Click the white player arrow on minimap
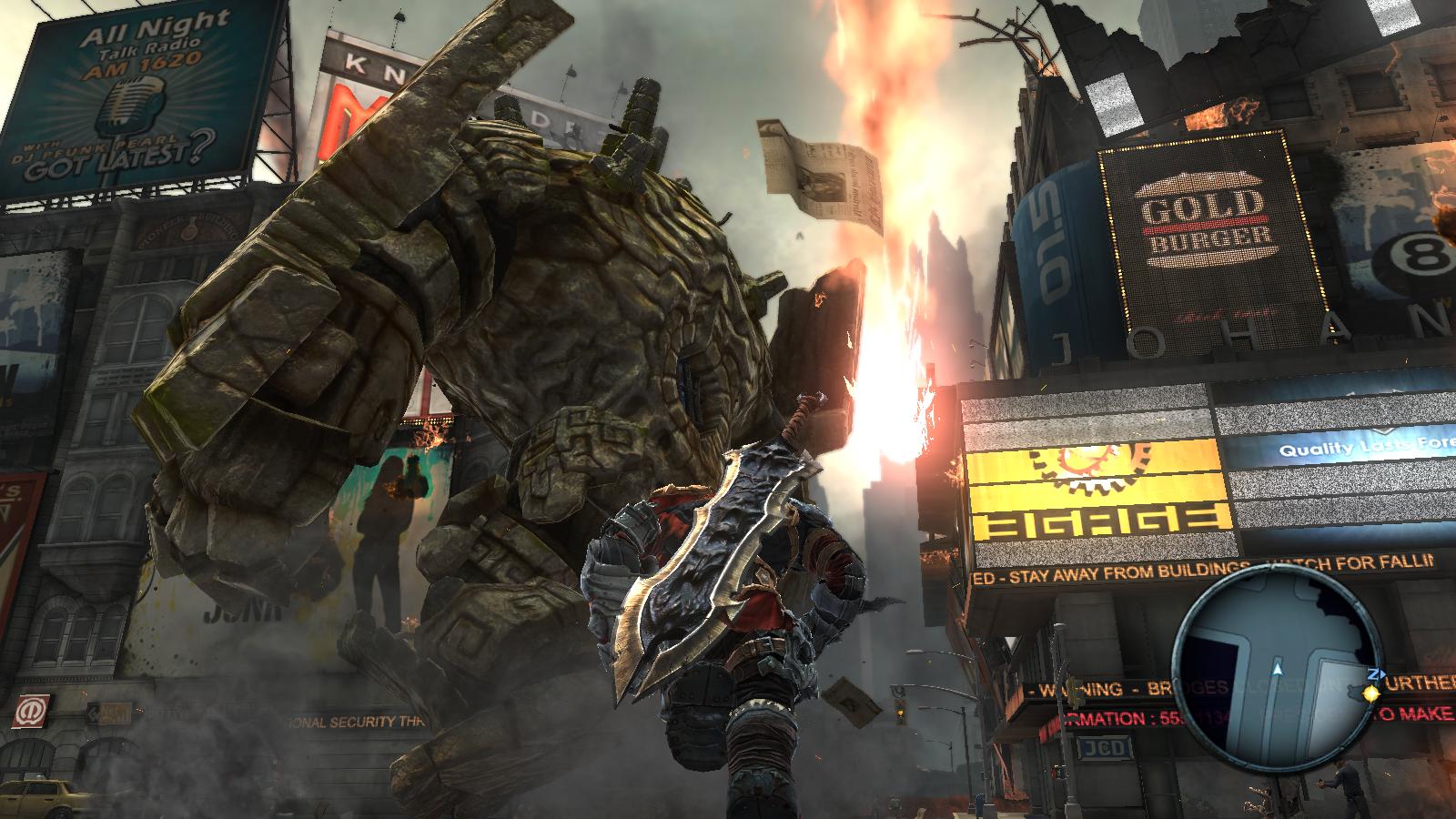 pyautogui.click(x=1278, y=669)
